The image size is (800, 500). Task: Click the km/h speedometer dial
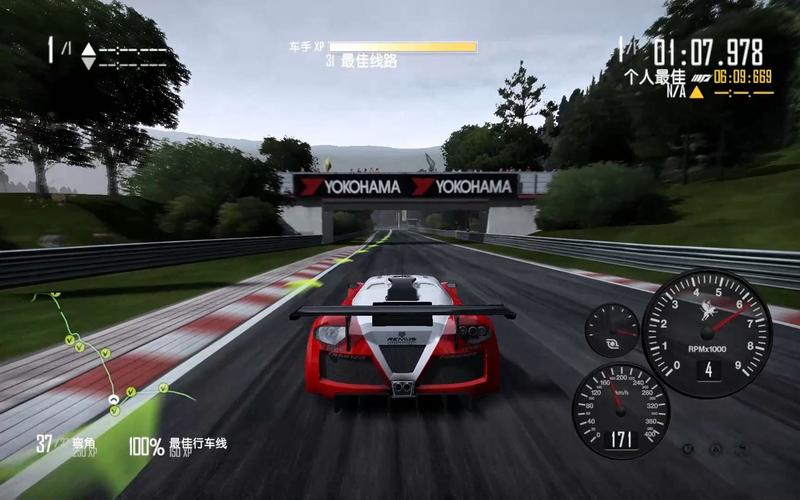(x=620, y=410)
